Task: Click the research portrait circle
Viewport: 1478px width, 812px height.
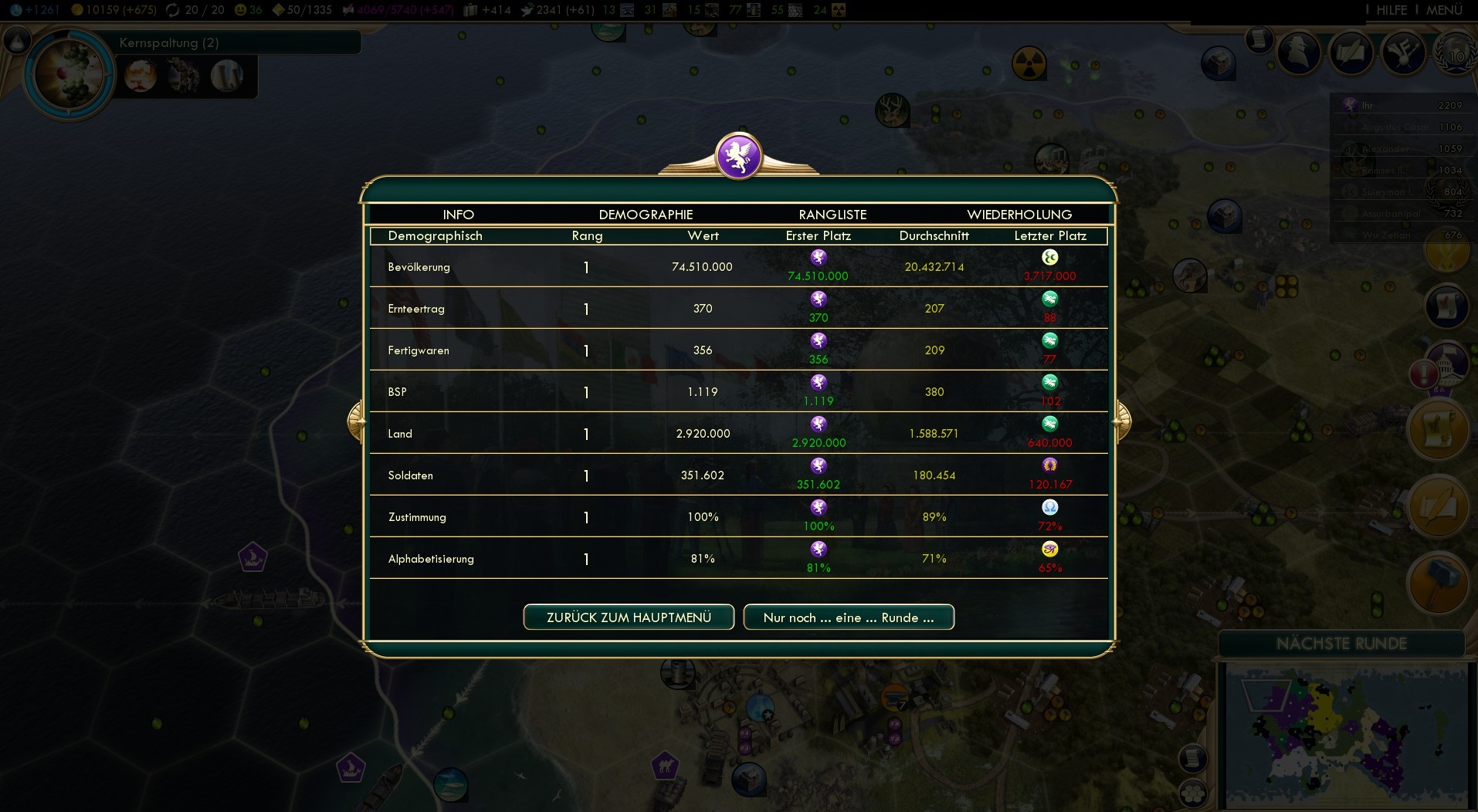Action: click(69, 74)
